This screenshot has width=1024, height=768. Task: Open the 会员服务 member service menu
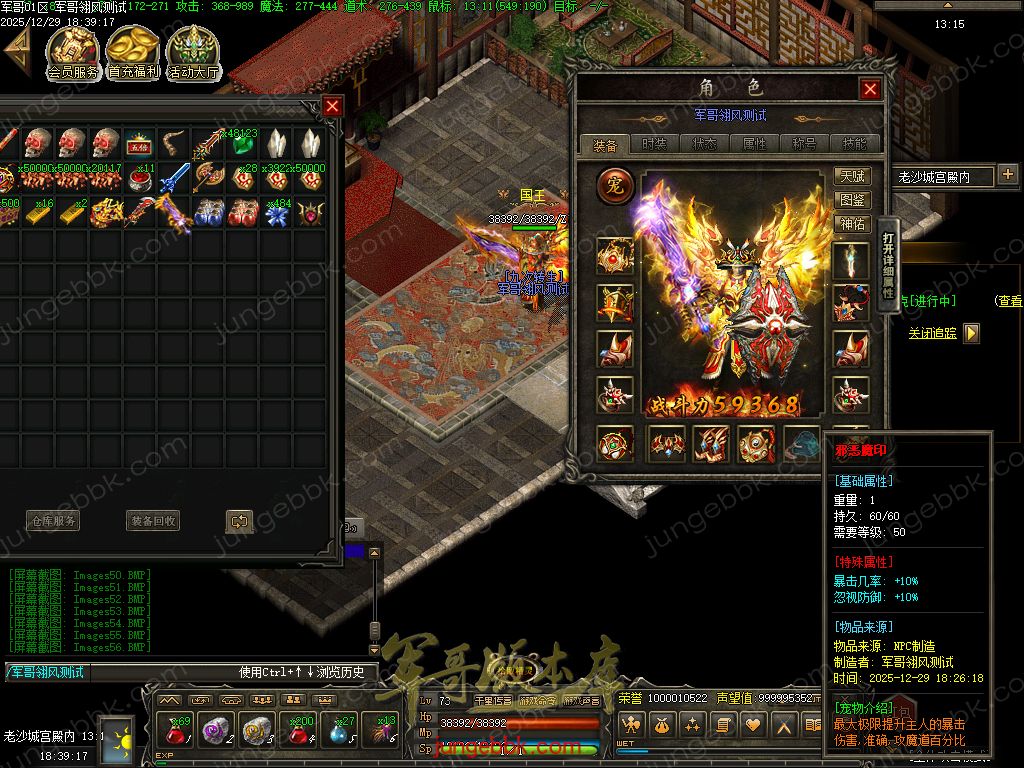pos(73,54)
